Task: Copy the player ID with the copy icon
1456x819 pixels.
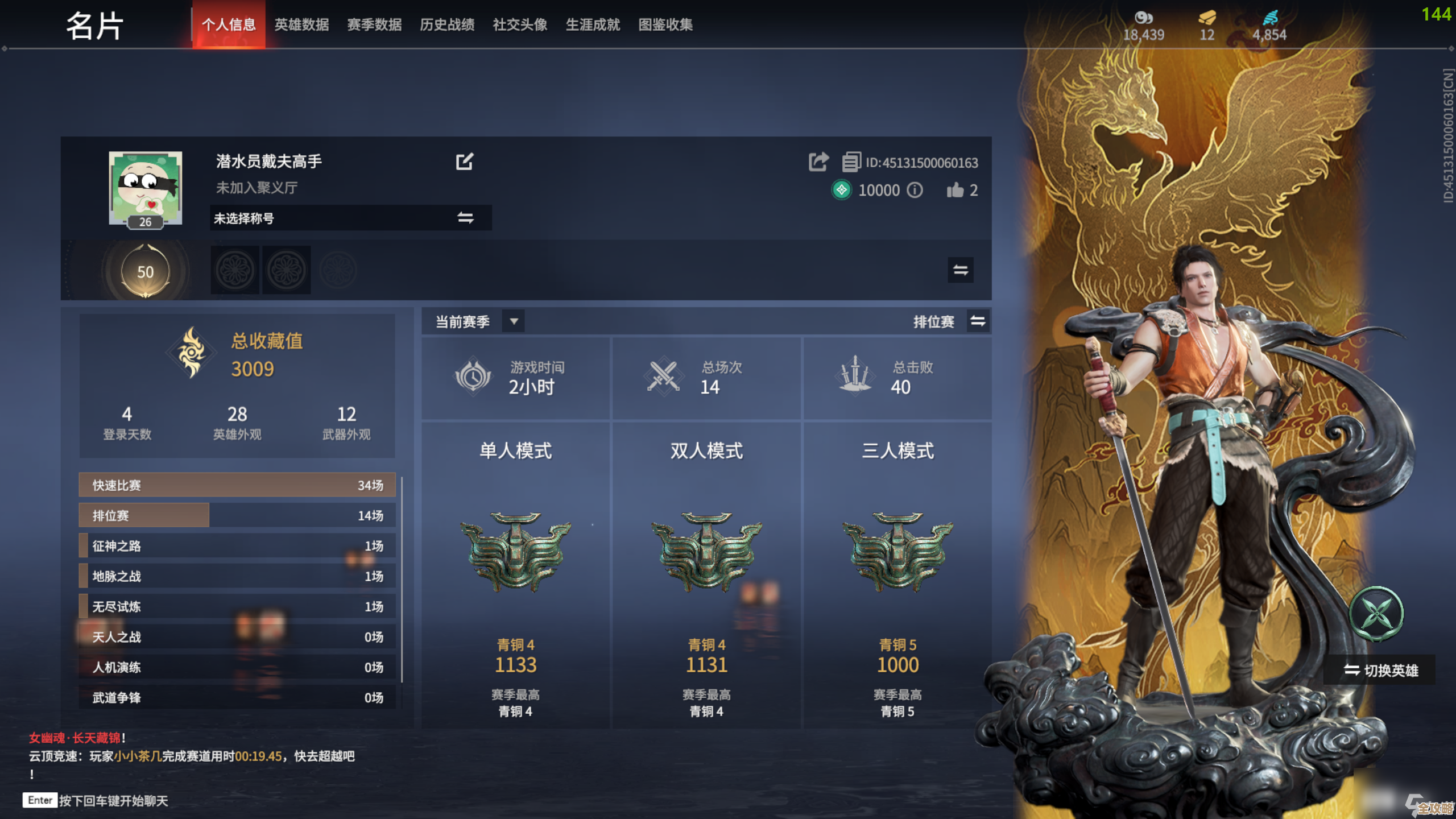Action: point(851,162)
